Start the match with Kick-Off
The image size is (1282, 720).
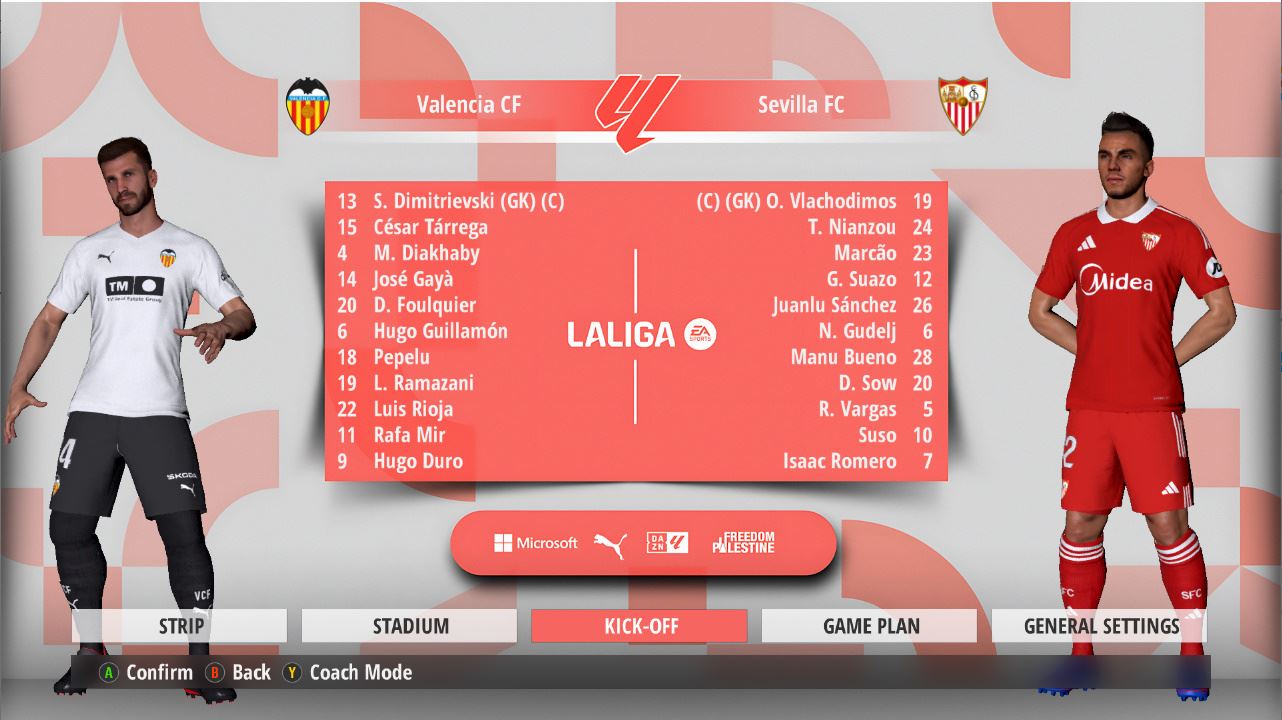point(640,626)
